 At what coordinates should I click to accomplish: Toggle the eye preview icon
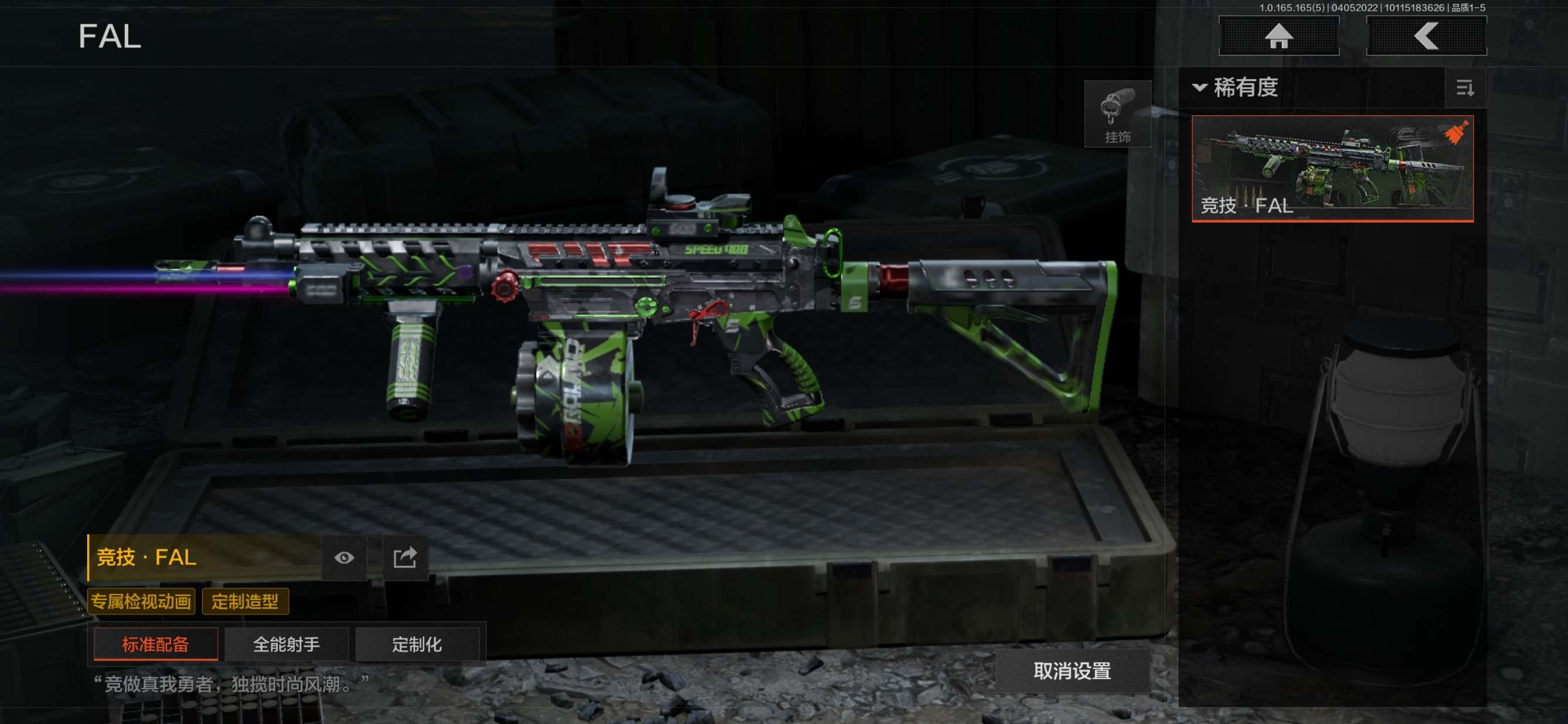tap(344, 557)
